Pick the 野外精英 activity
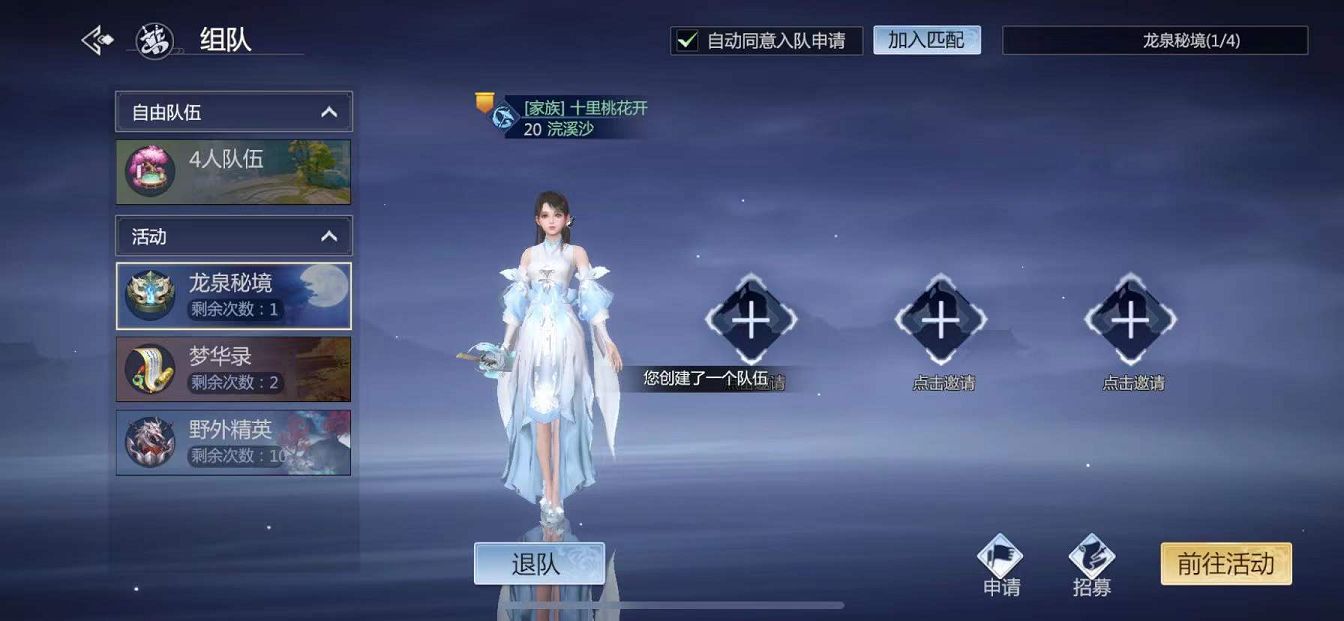 coord(233,443)
